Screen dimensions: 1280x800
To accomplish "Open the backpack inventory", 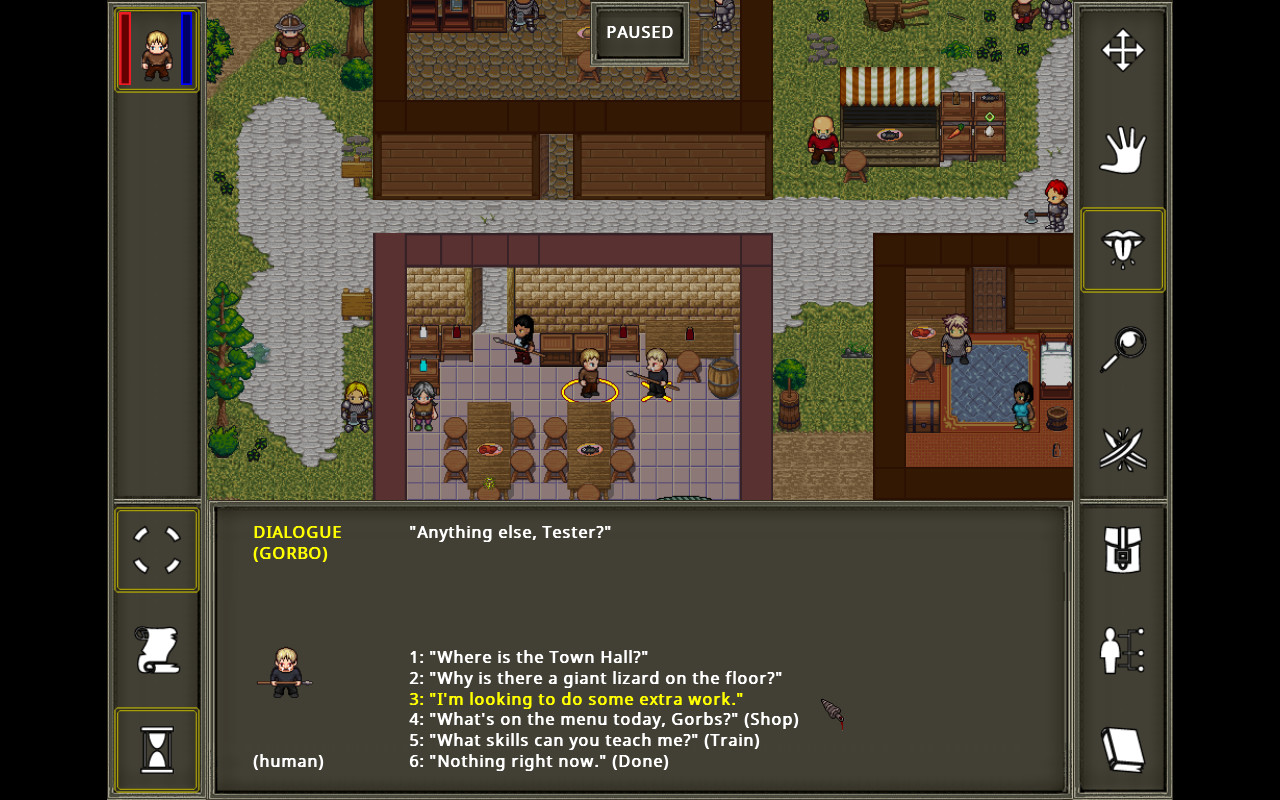I will (1121, 548).
